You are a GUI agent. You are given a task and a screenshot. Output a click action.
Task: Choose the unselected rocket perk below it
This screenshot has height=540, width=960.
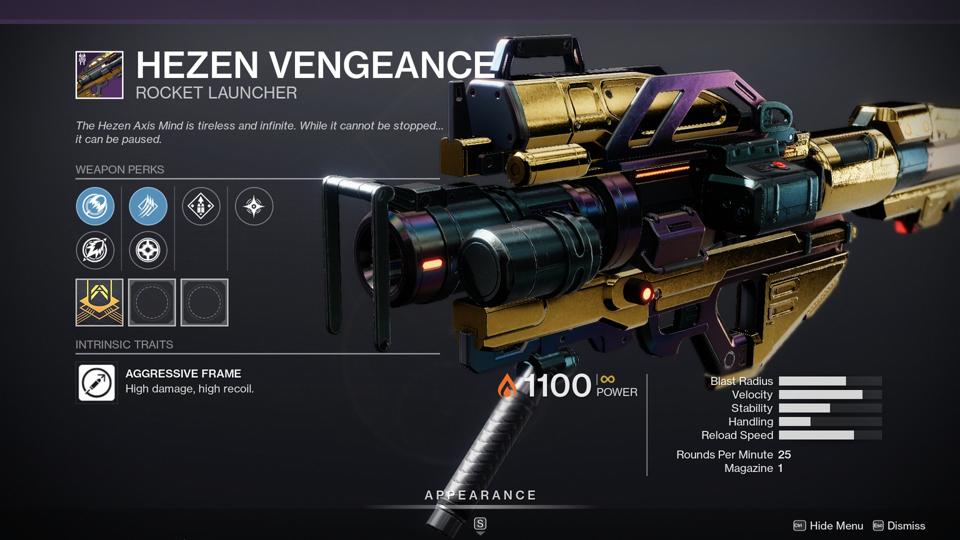(x=96, y=250)
